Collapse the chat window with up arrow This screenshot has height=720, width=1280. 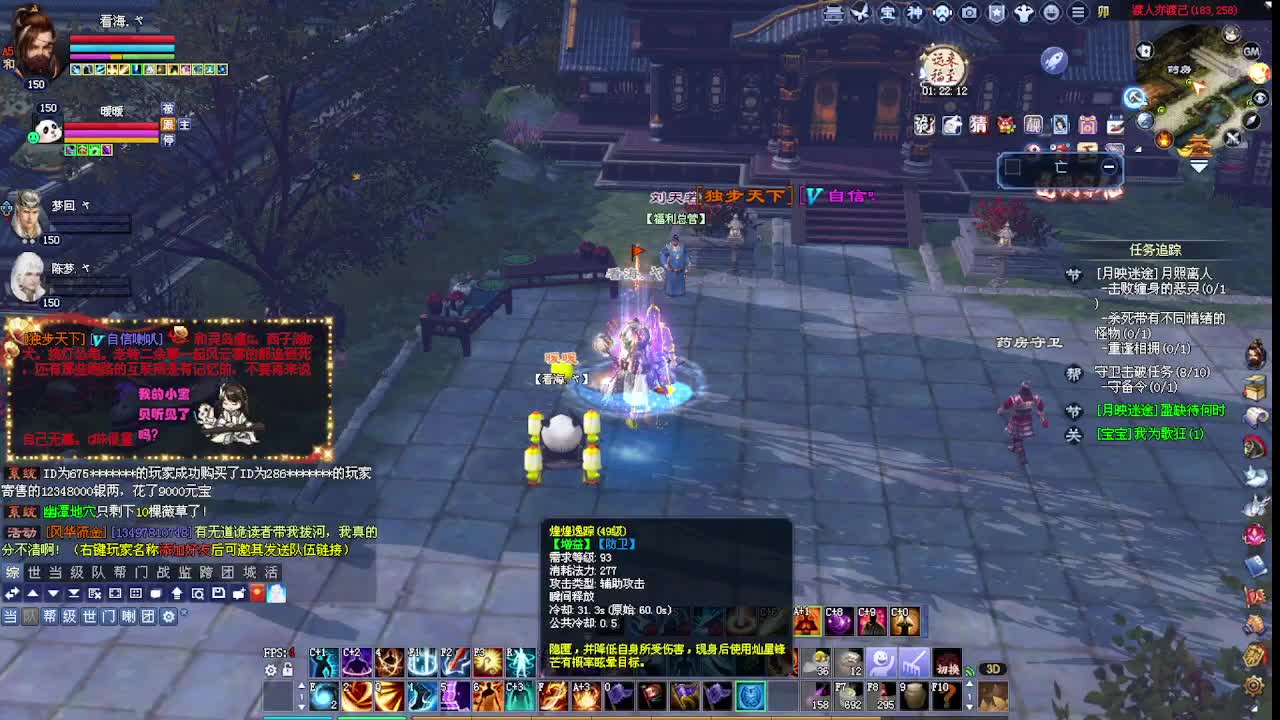(33, 594)
